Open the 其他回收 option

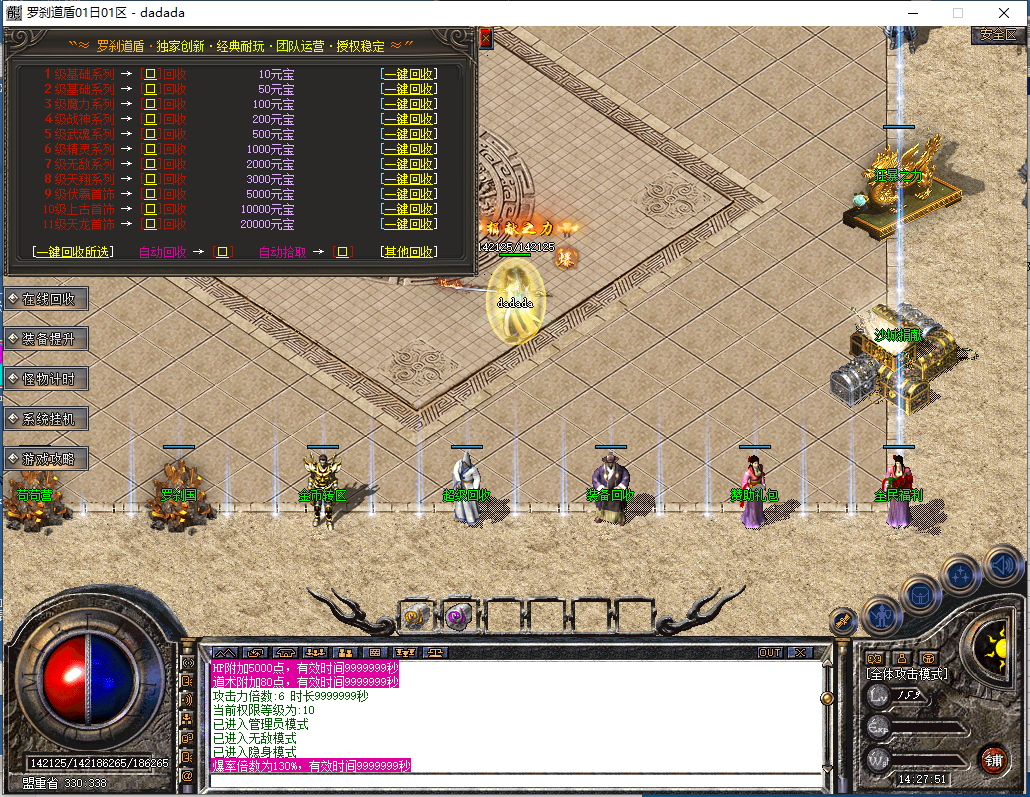coord(407,252)
